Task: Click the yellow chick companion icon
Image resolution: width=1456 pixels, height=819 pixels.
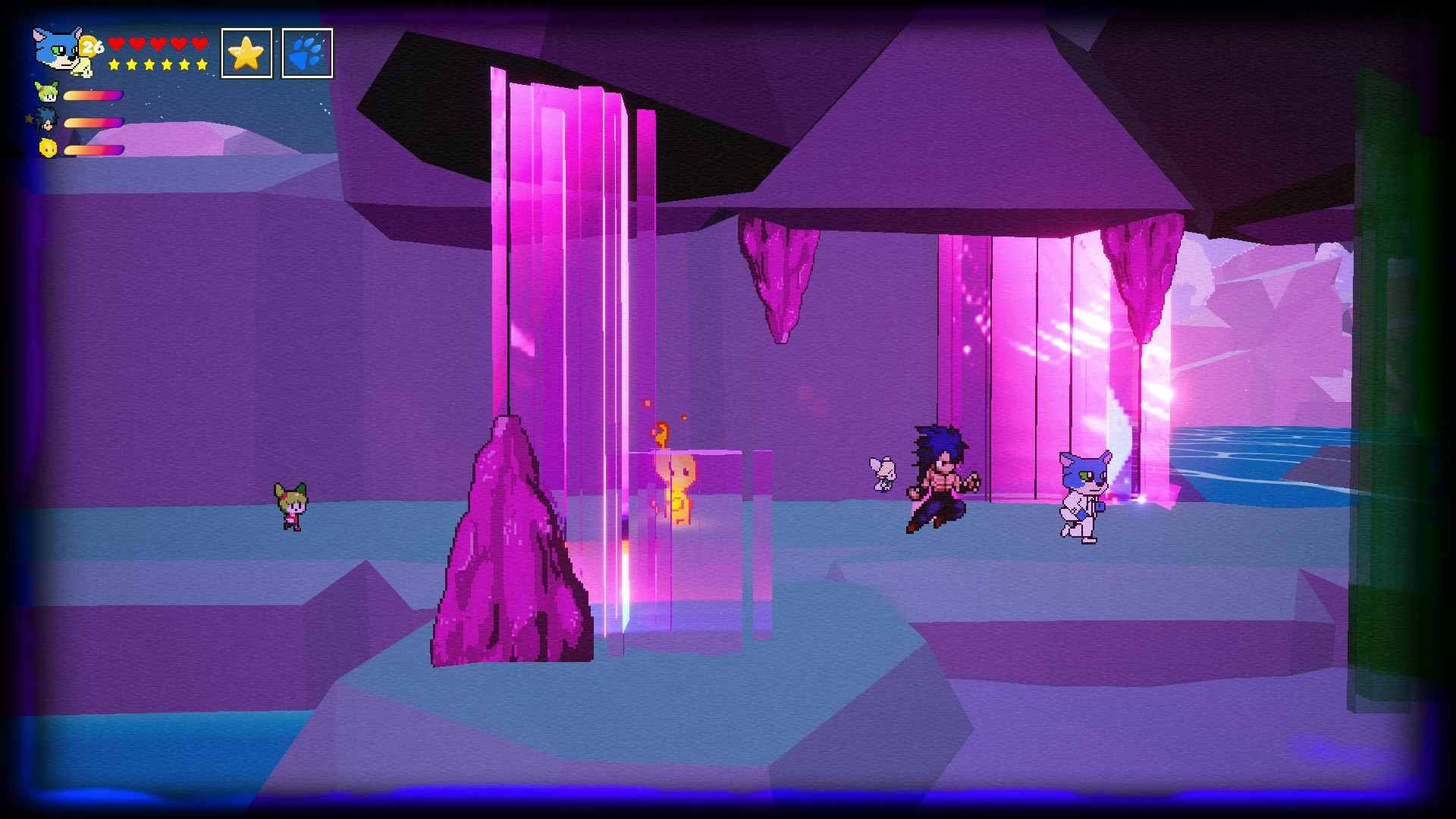Action: tap(47, 149)
